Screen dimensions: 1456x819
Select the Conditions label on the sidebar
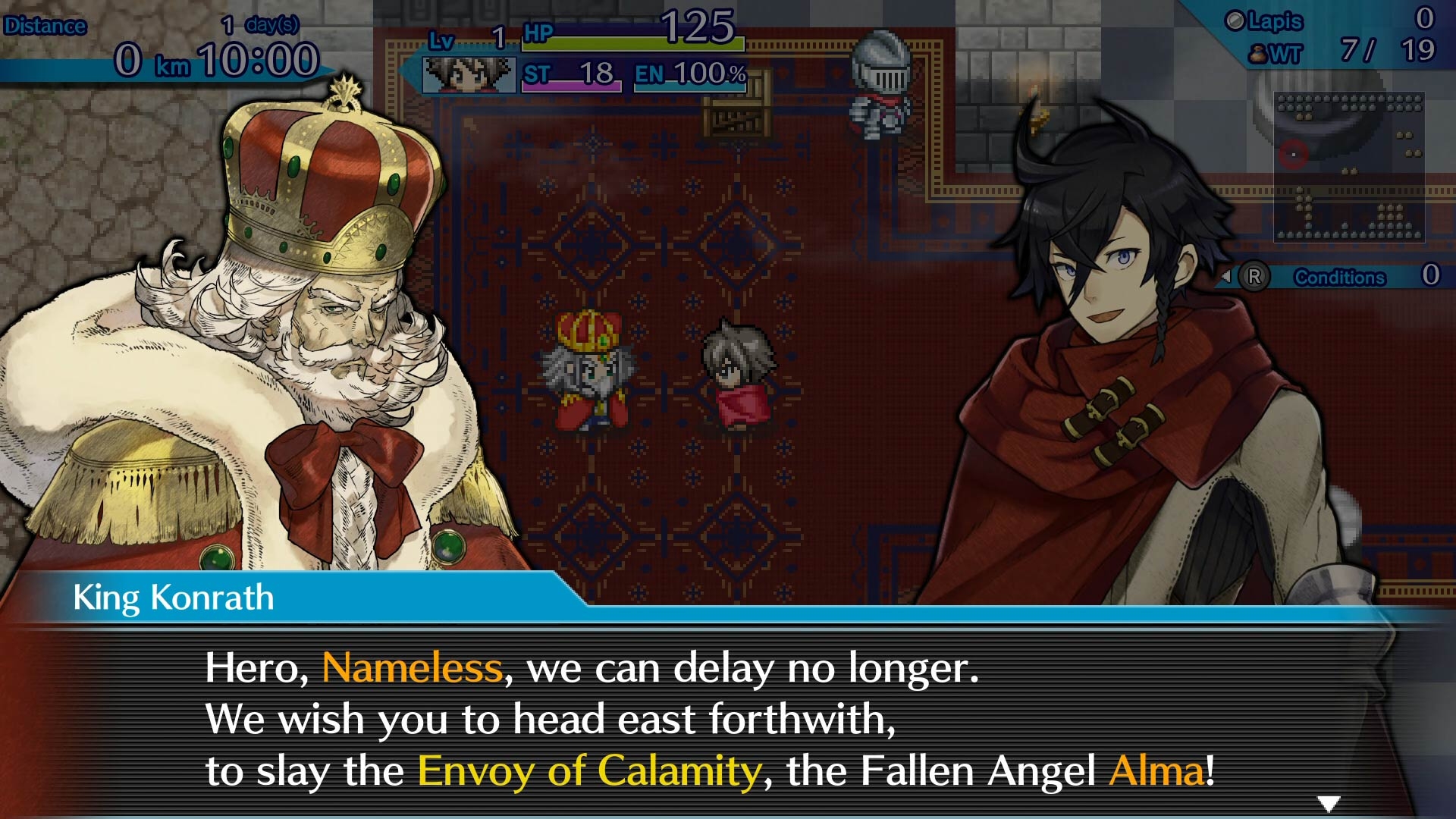1339,277
